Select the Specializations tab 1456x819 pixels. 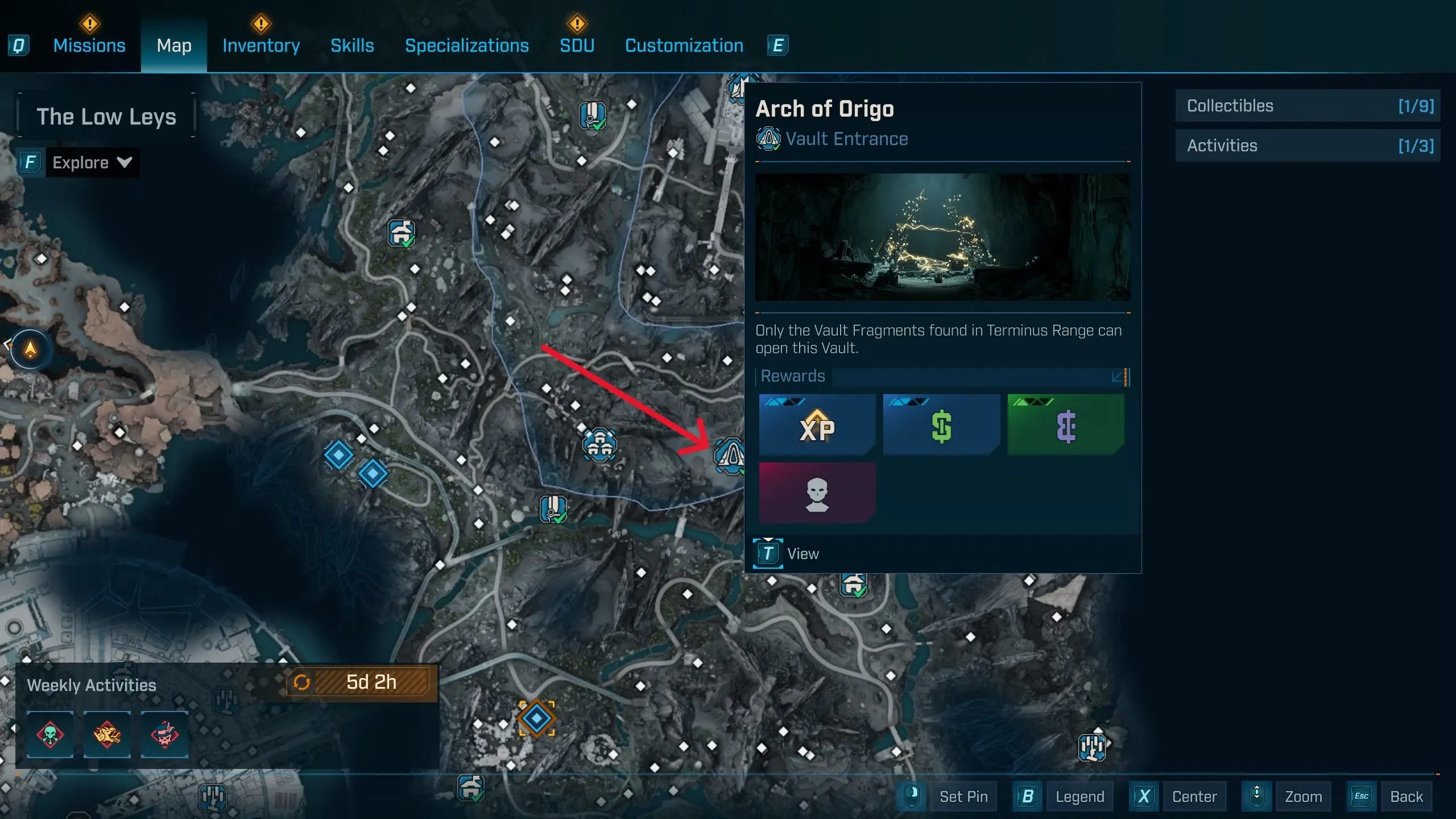[466, 45]
